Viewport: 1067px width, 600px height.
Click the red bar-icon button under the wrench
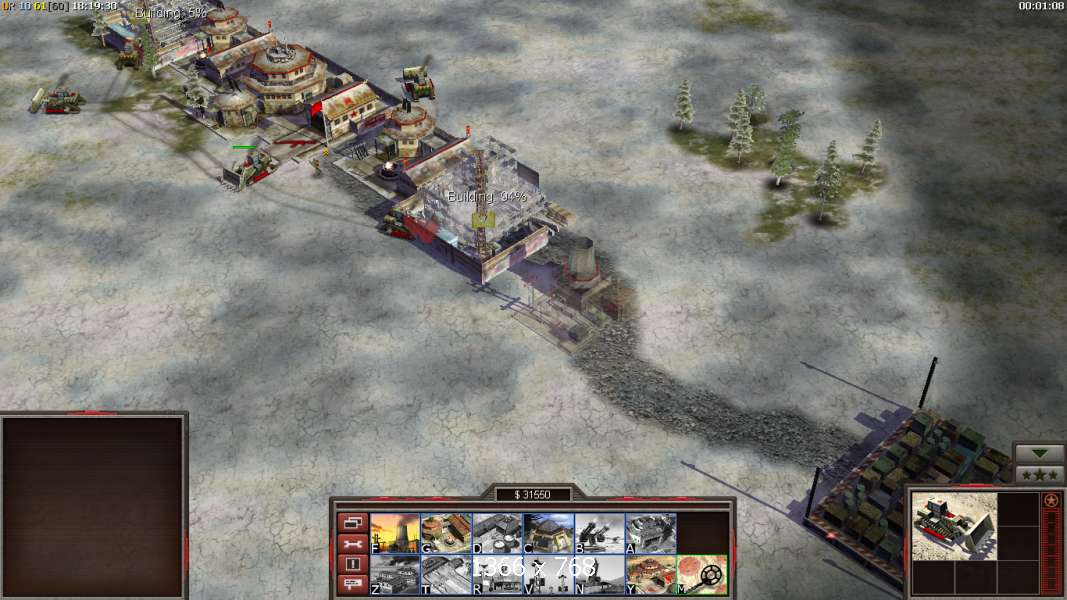coord(352,564)
